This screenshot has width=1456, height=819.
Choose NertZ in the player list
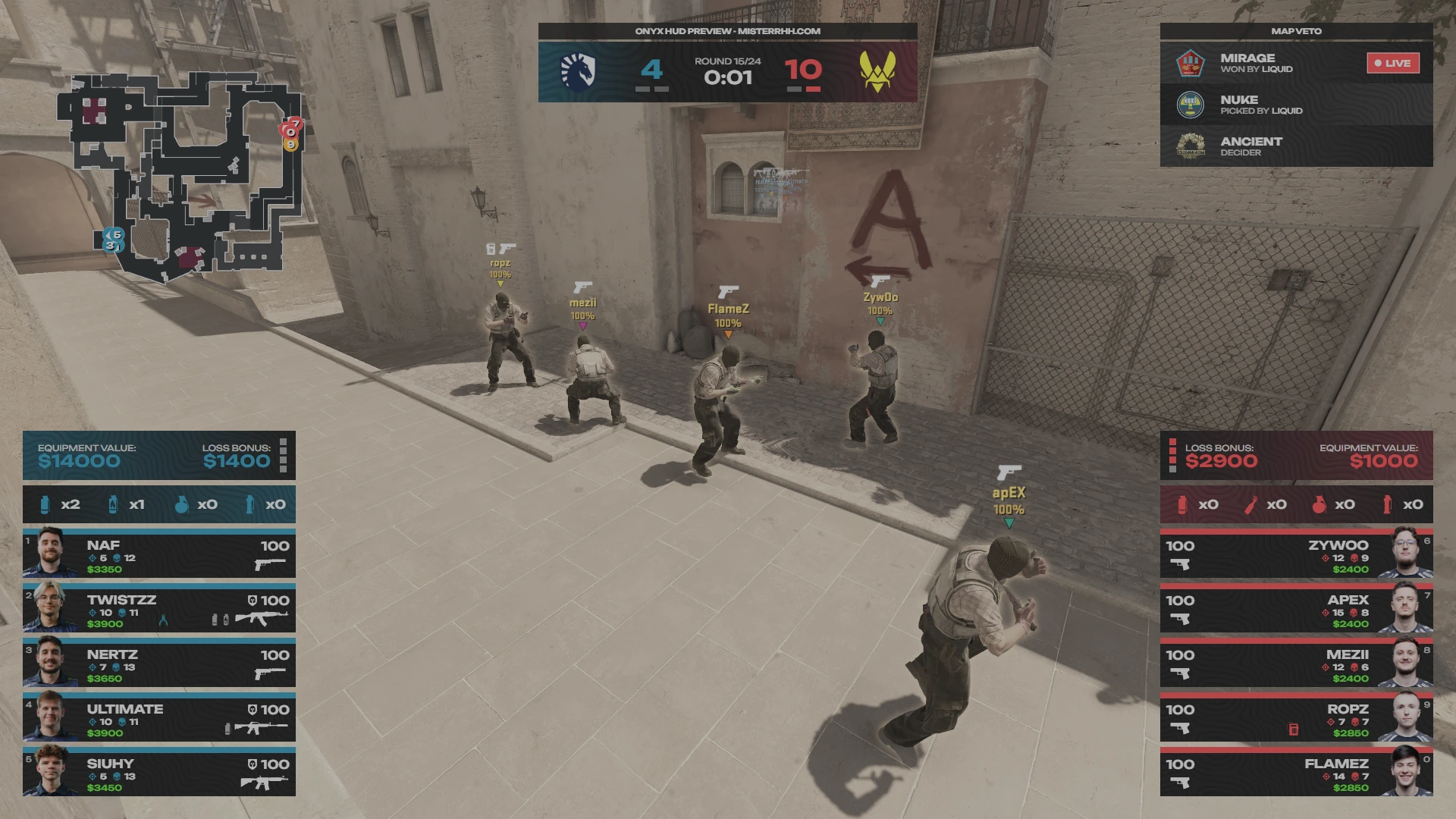159,664
